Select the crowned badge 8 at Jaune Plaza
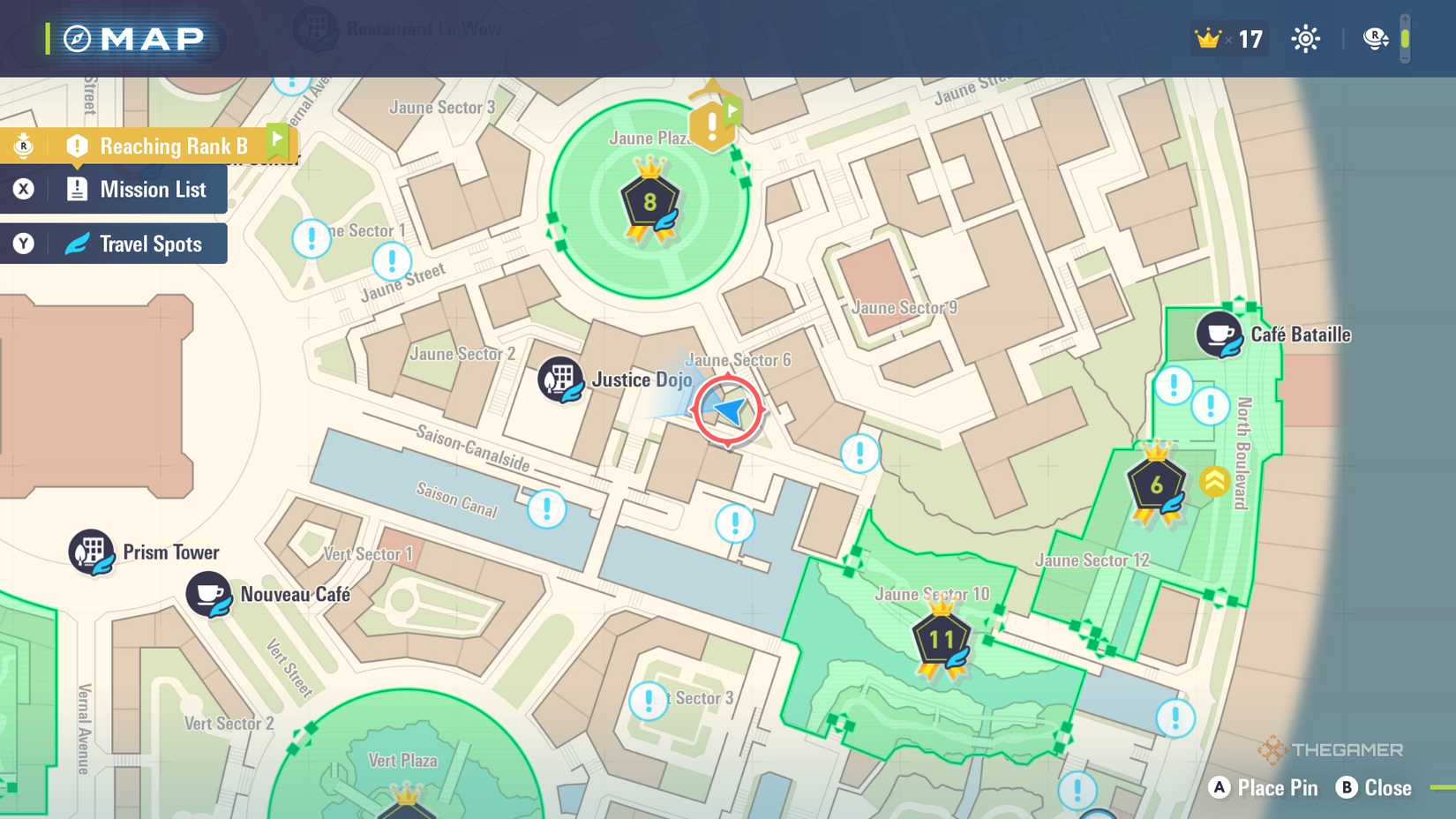Screen dimensions: 1456x819 pyautogui.click(x=649, y=201)
